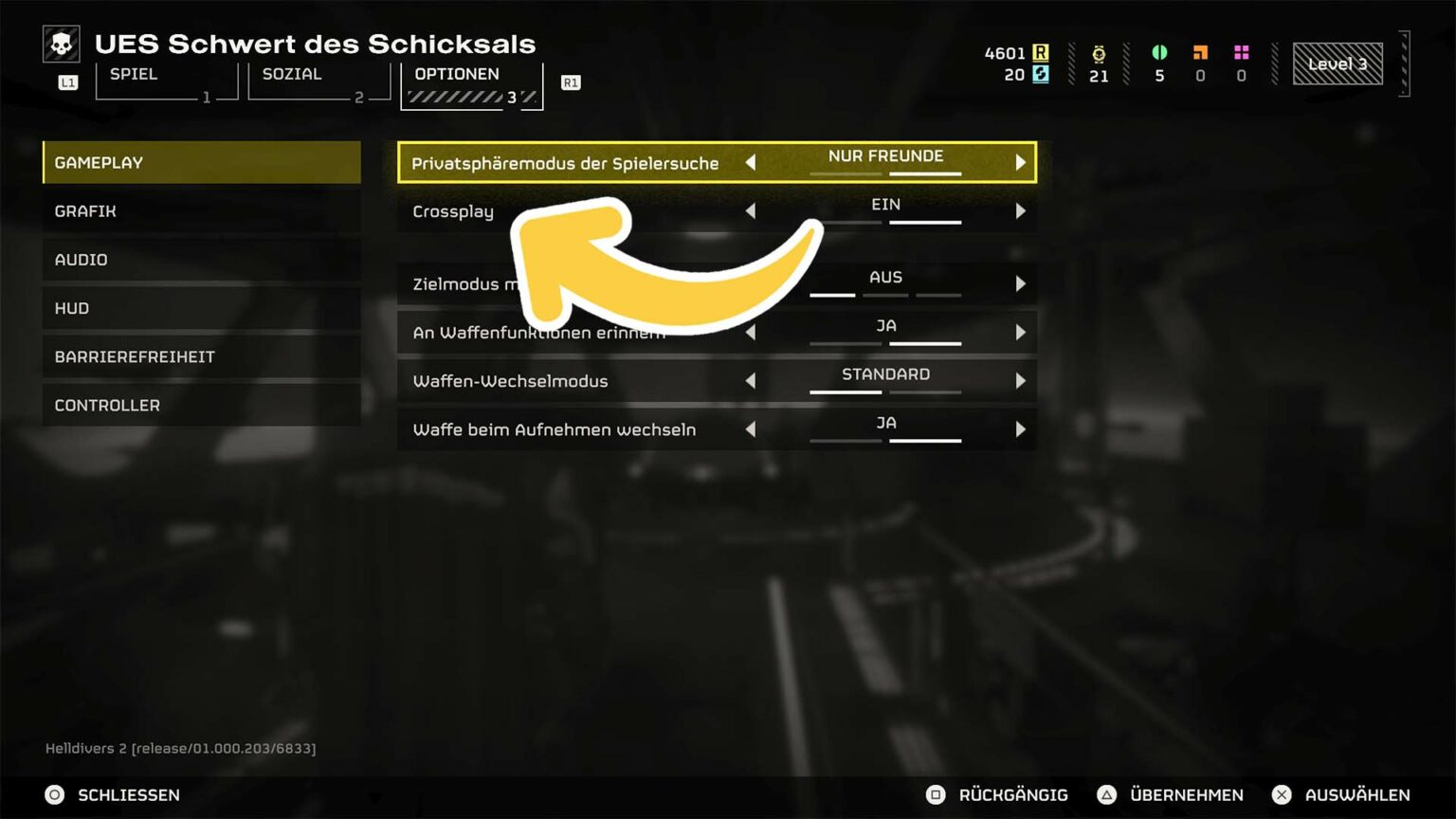Click left arrow of Privatsphäremodus der Spielersuche

tap(751, 163)
